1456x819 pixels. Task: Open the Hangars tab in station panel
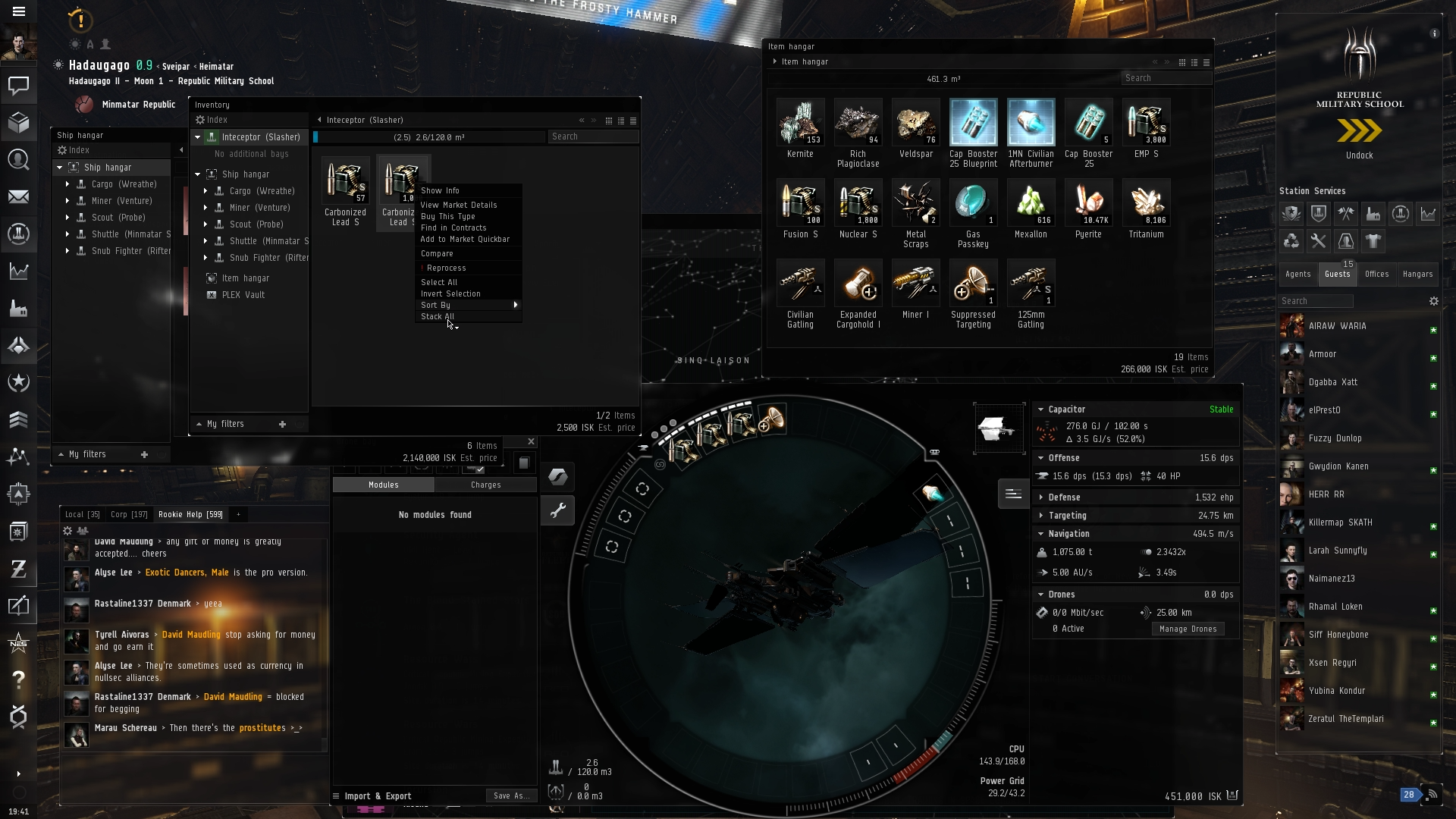click(x=1417, y=274)
